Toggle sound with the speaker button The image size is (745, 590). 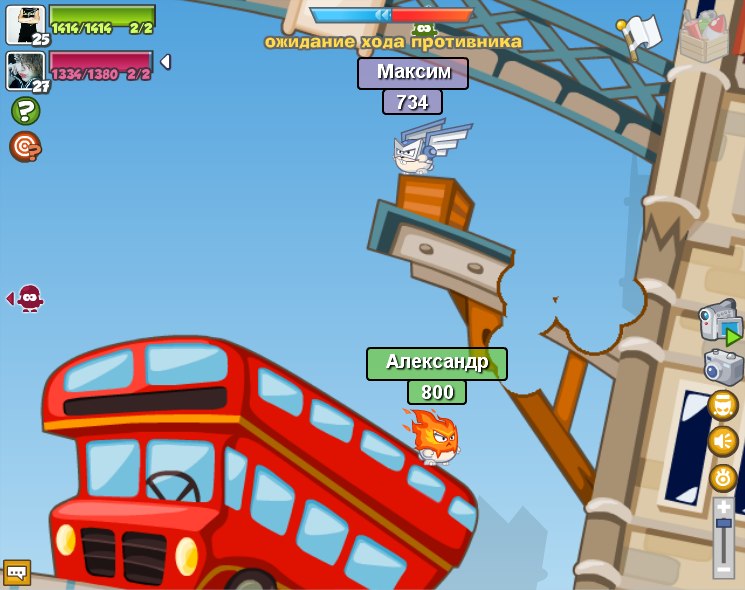pyautogui.click(x=723, y=441)
